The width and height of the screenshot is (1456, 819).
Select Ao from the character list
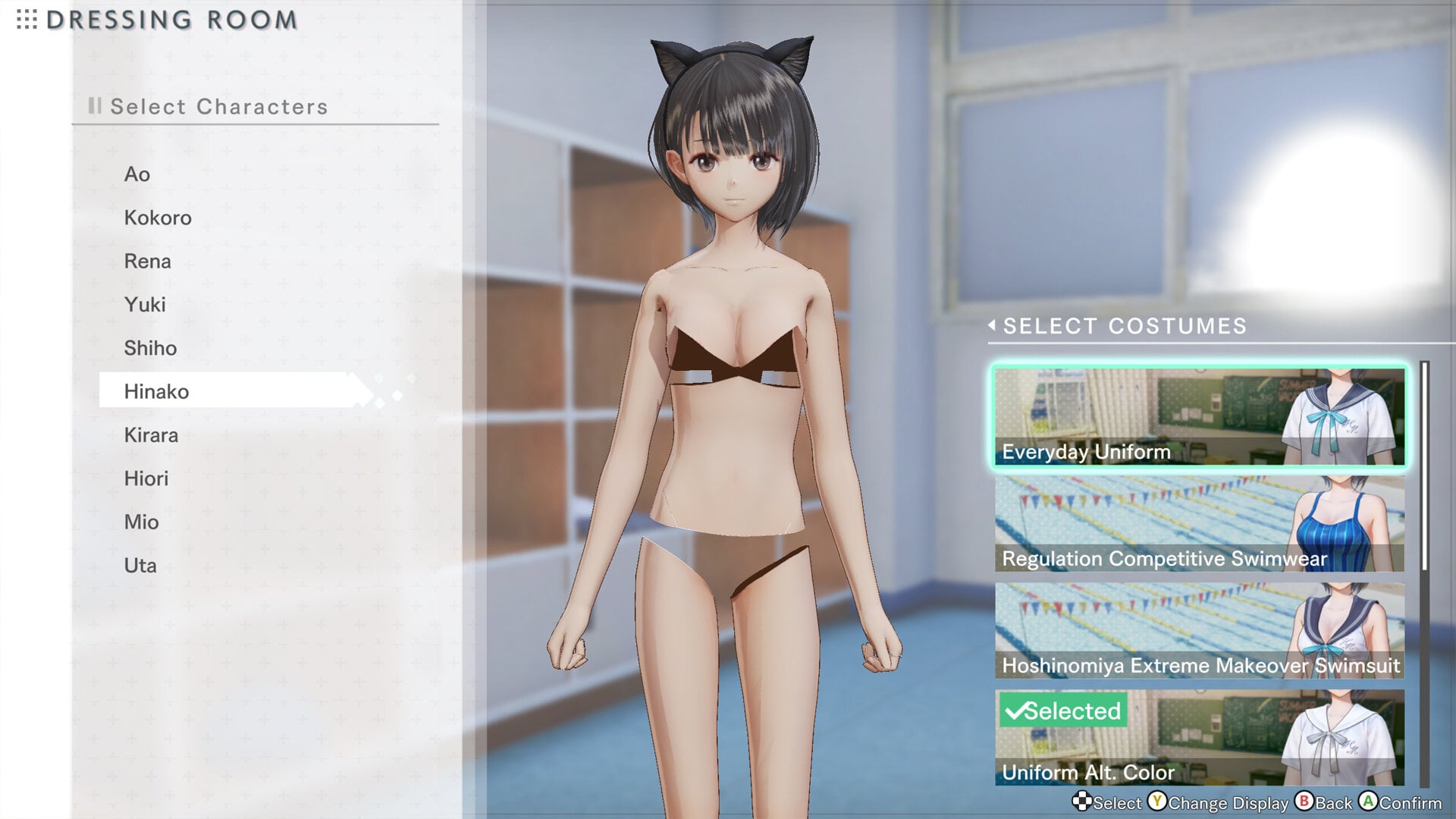(137, 174)
